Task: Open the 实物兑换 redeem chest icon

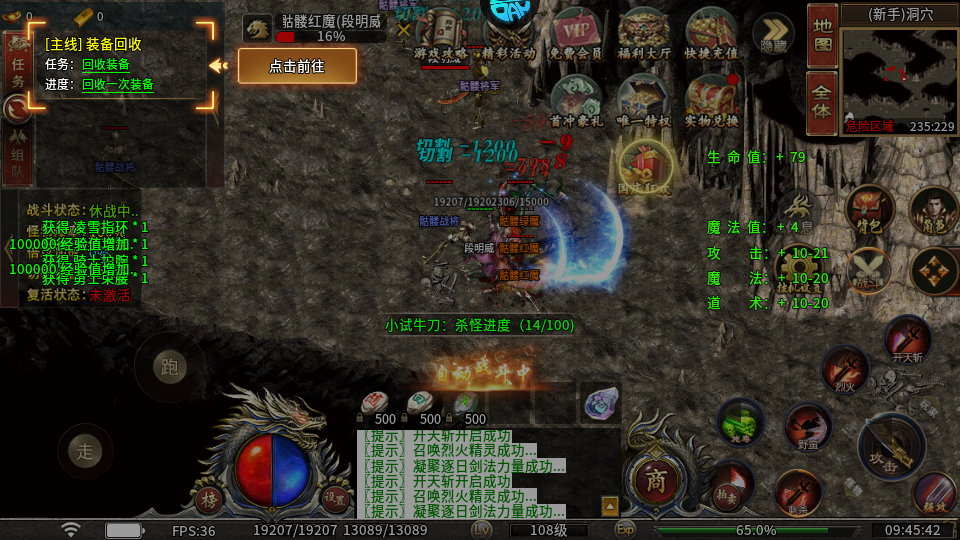Action: tap(711, 101)
